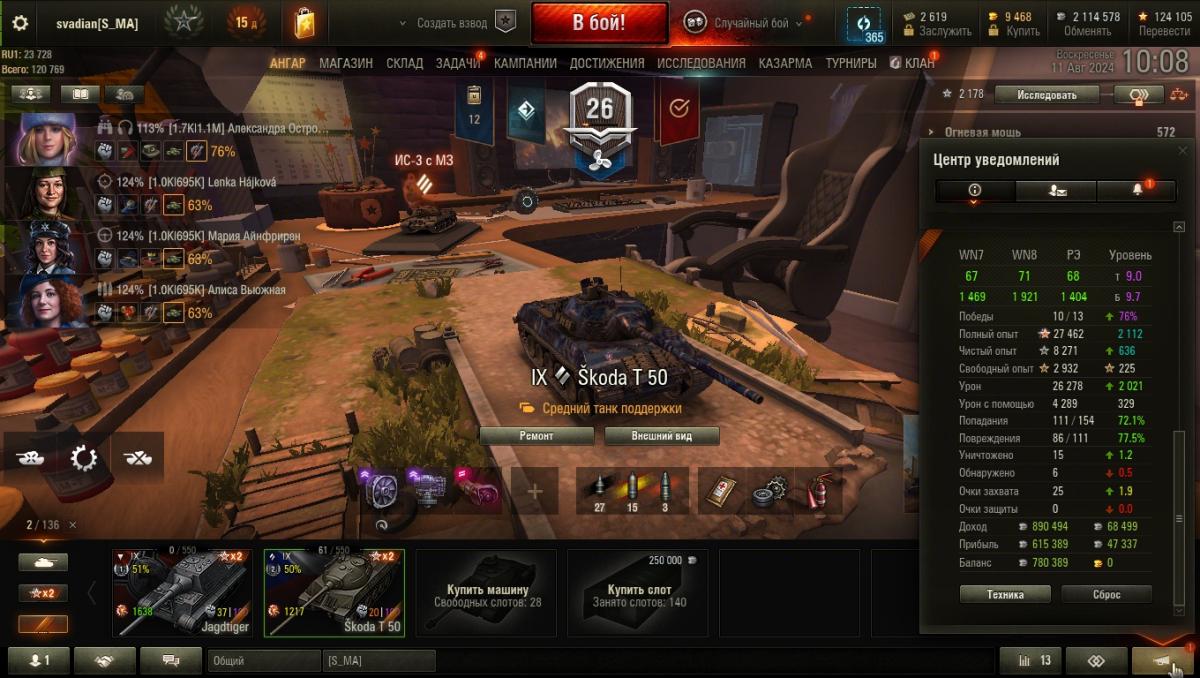Open the СКЛАД depot tab
Viewport: 1200px width, 678px height.
(405, 63)
